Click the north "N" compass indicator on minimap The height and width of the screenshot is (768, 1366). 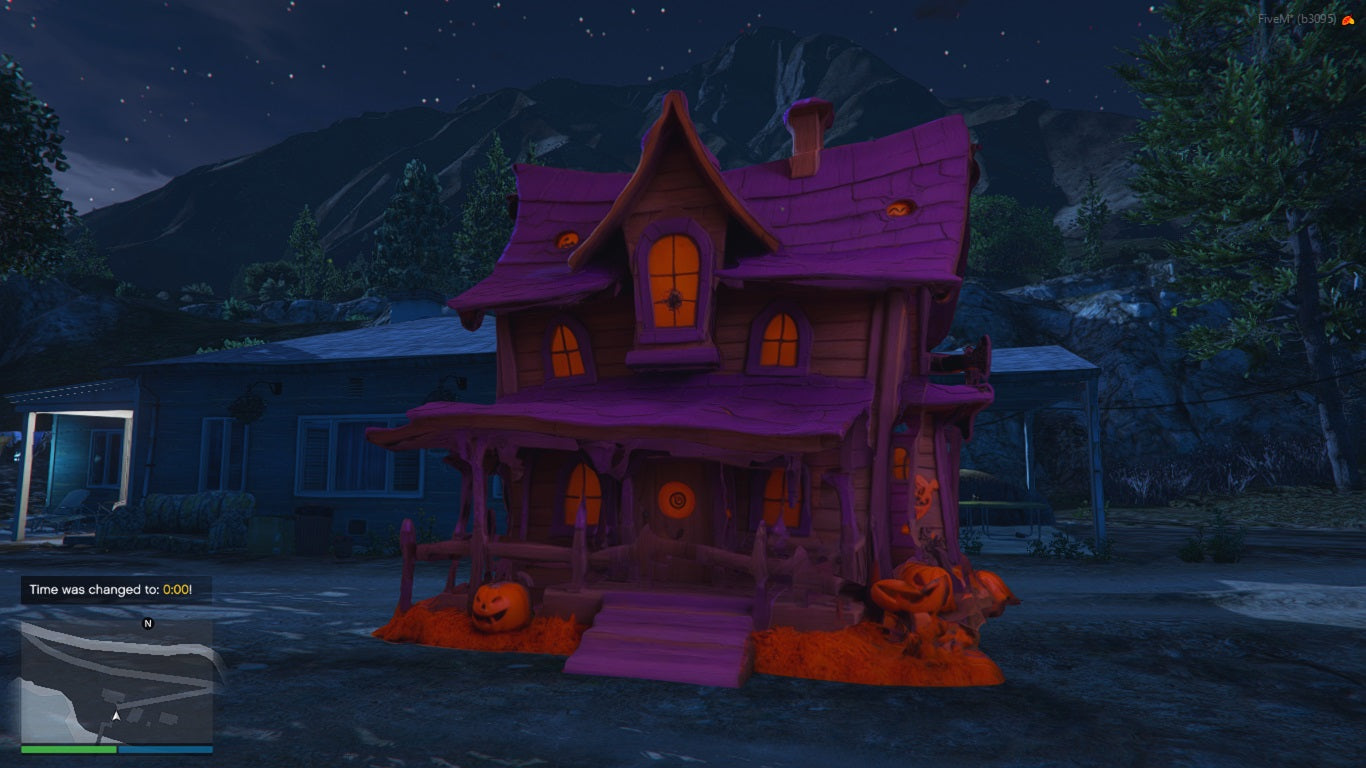[x=148, y=623]
